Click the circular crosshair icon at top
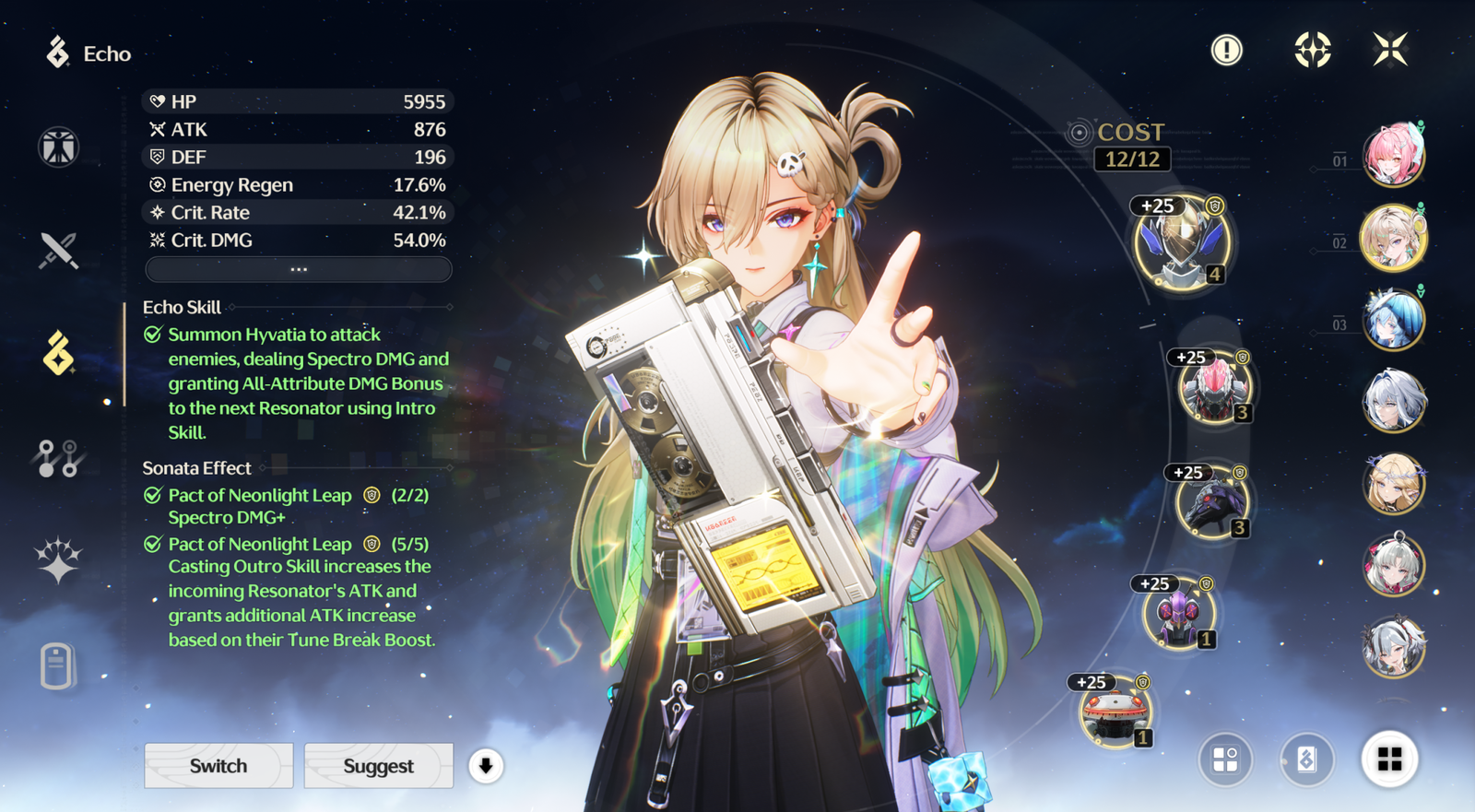Screen dimensions: 1475x812 [x=1312, y=50]
